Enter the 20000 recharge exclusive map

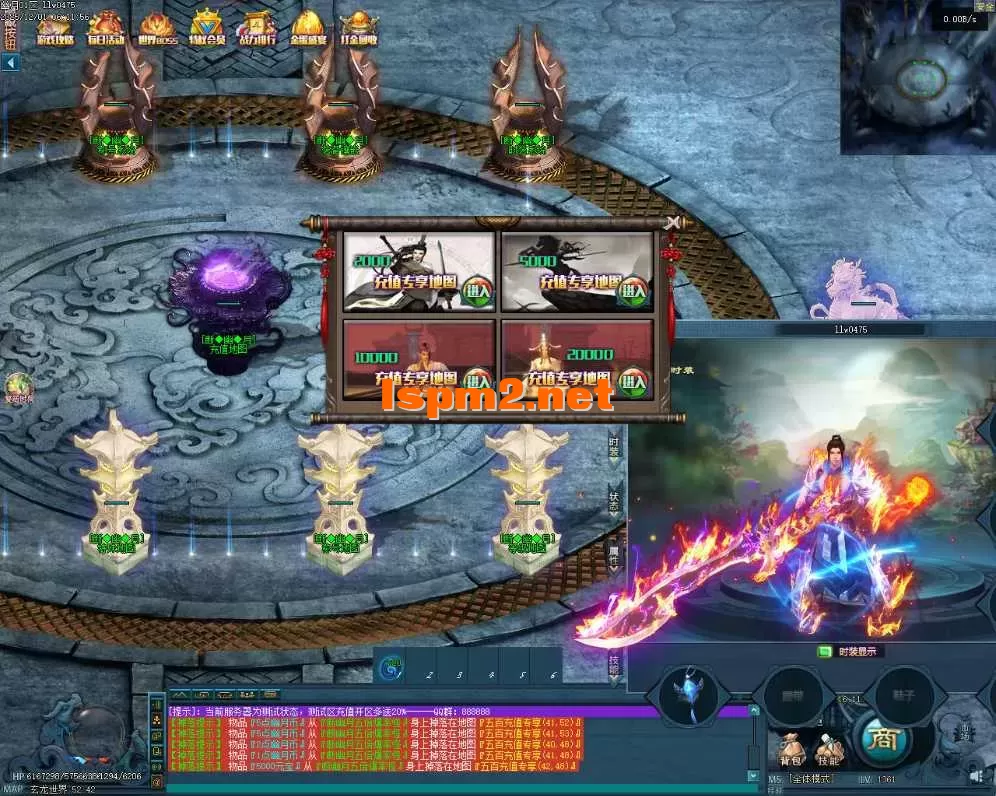click(634, 379)
